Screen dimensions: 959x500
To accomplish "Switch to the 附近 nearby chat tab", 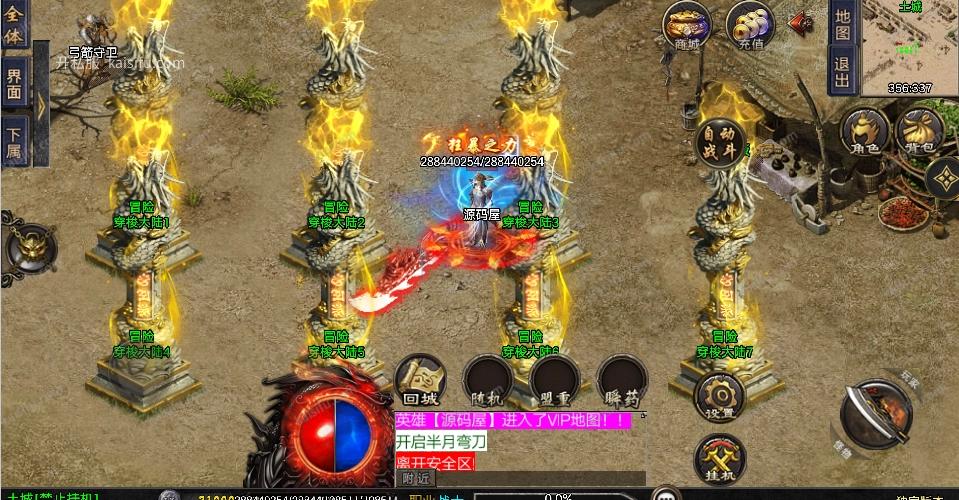I will point(416,479).
